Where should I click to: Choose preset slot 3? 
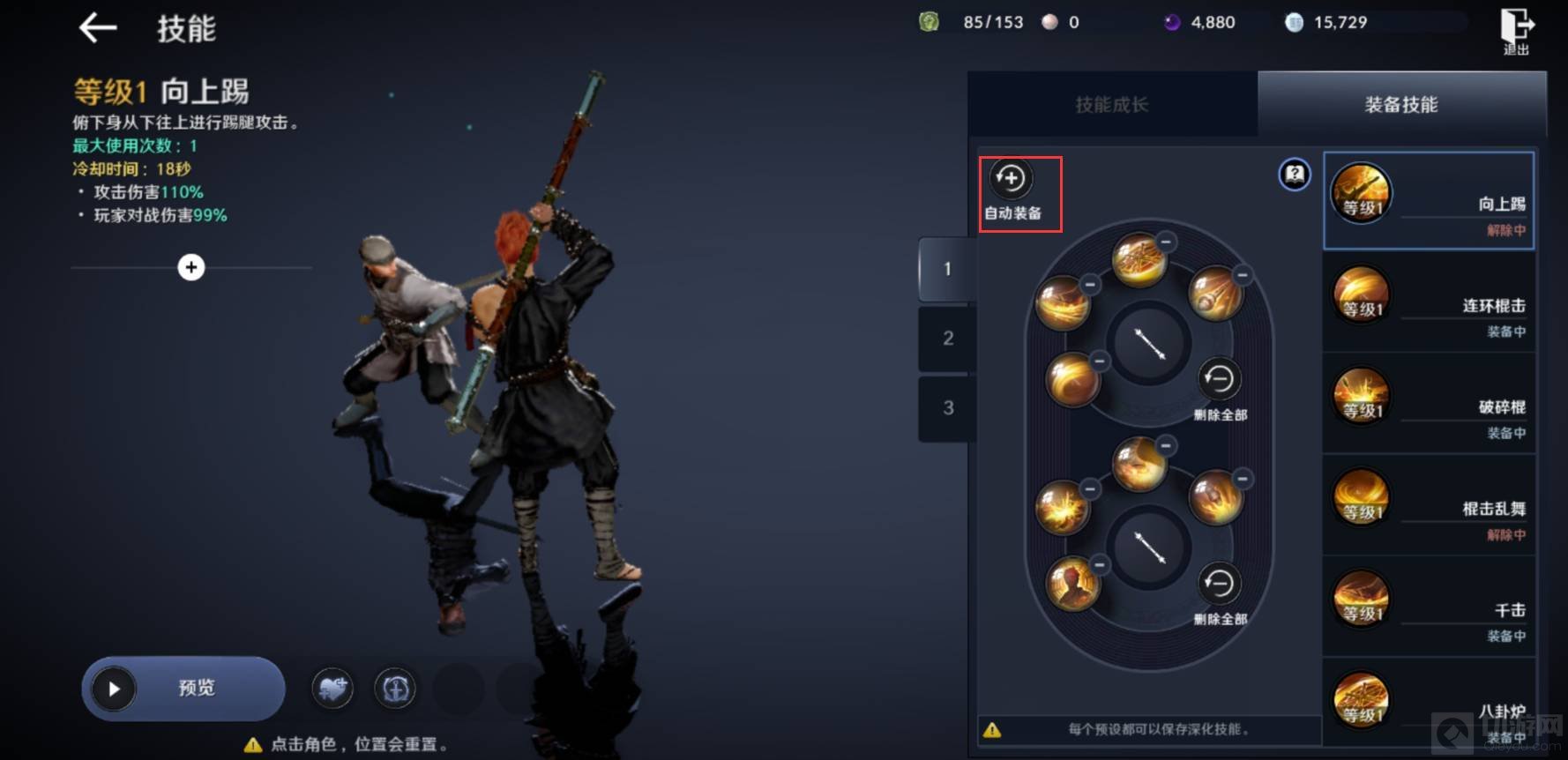[x=947, y=408]
